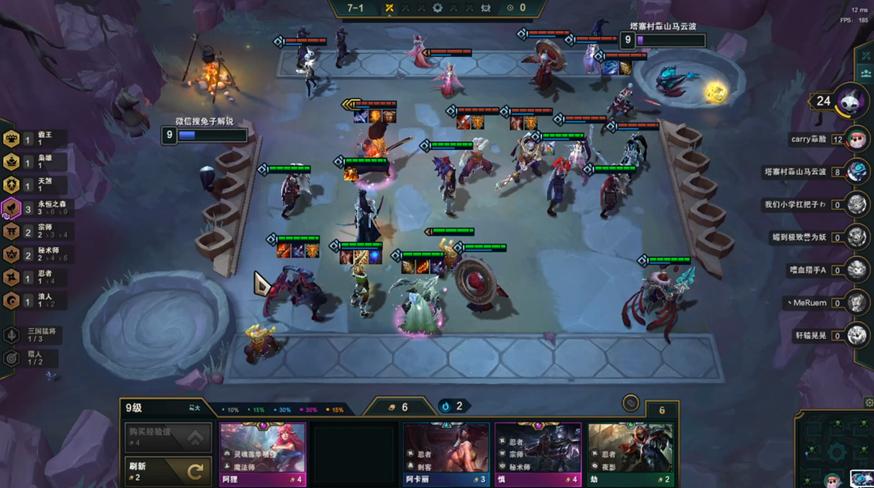Viewport: 874px width, 488px height.
Task: Select the 秘术师 trait entry
Action: (30, 254)
